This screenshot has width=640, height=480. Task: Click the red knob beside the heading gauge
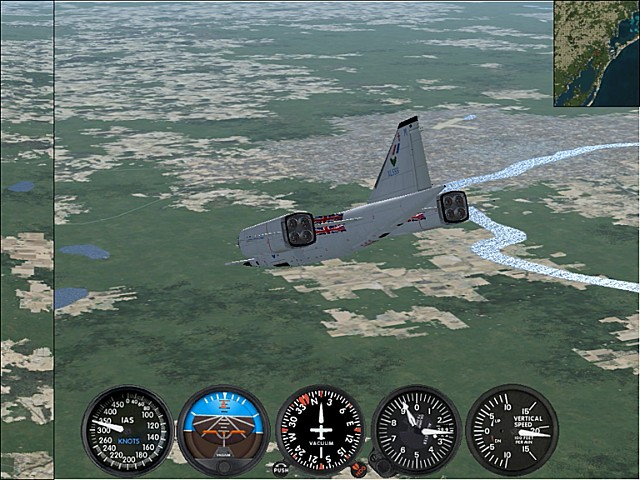(358, 469)
